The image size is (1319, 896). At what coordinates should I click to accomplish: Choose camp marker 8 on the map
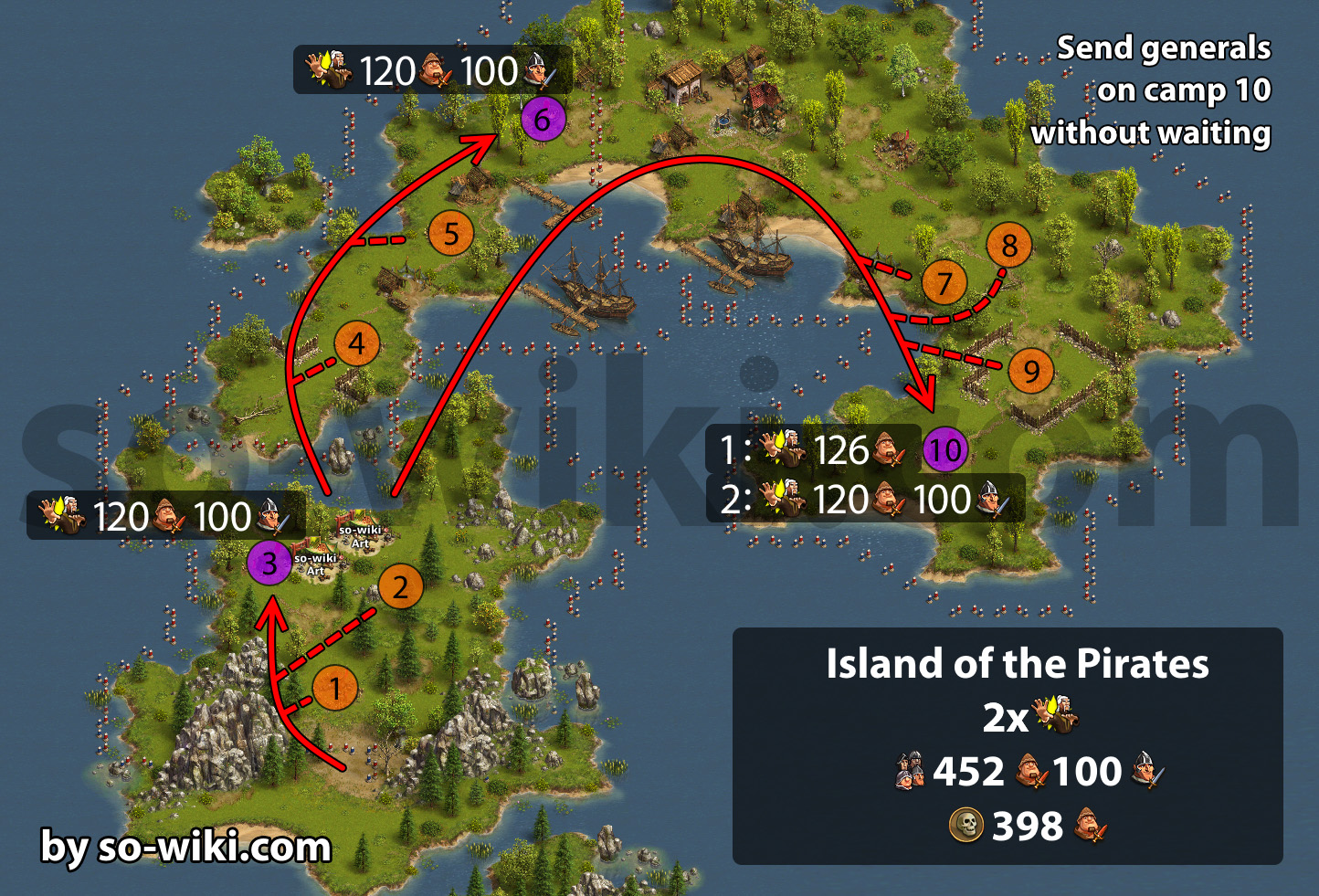1009,246
